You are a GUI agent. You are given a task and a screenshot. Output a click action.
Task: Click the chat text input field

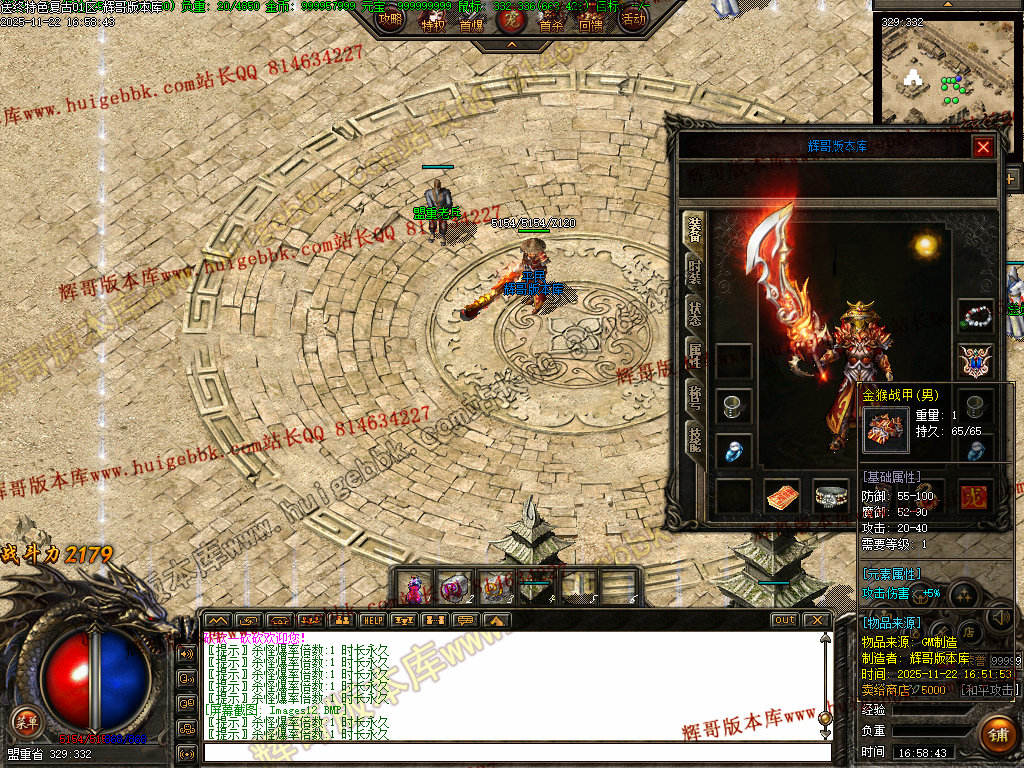point(515,752)
